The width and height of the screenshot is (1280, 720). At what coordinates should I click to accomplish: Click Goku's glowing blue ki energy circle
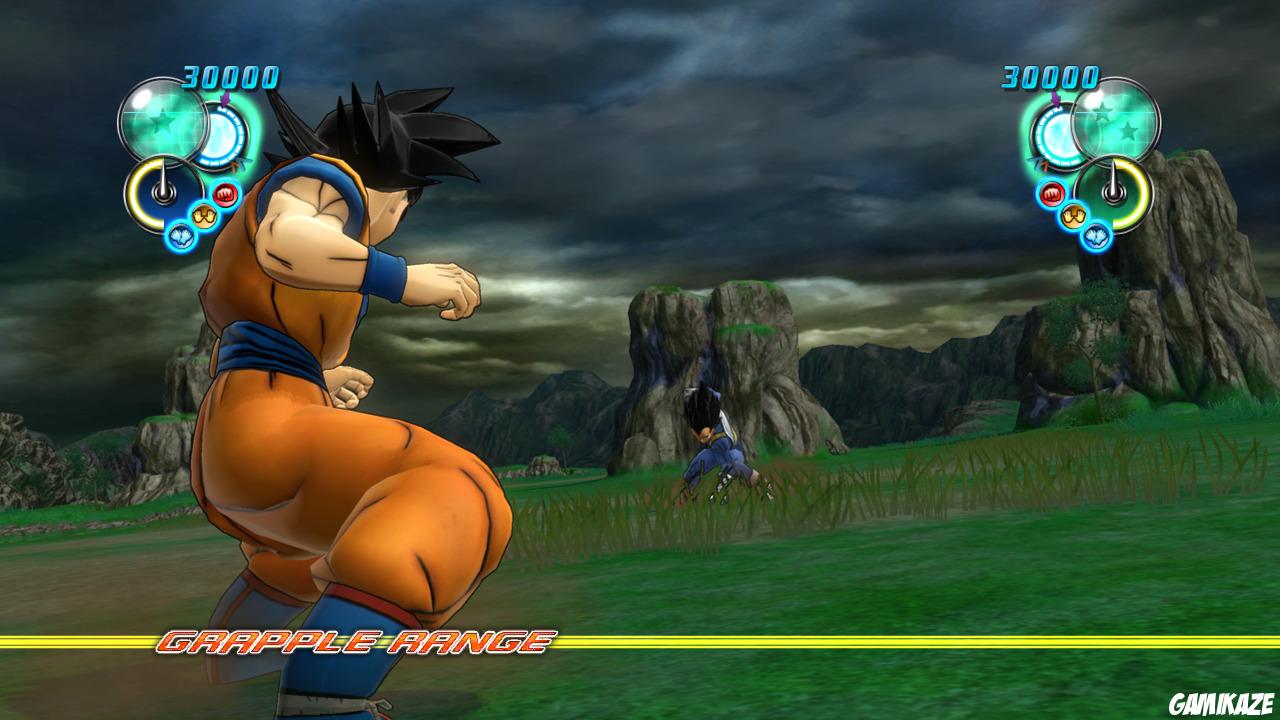pyautogui.click(x=219, y=136)
